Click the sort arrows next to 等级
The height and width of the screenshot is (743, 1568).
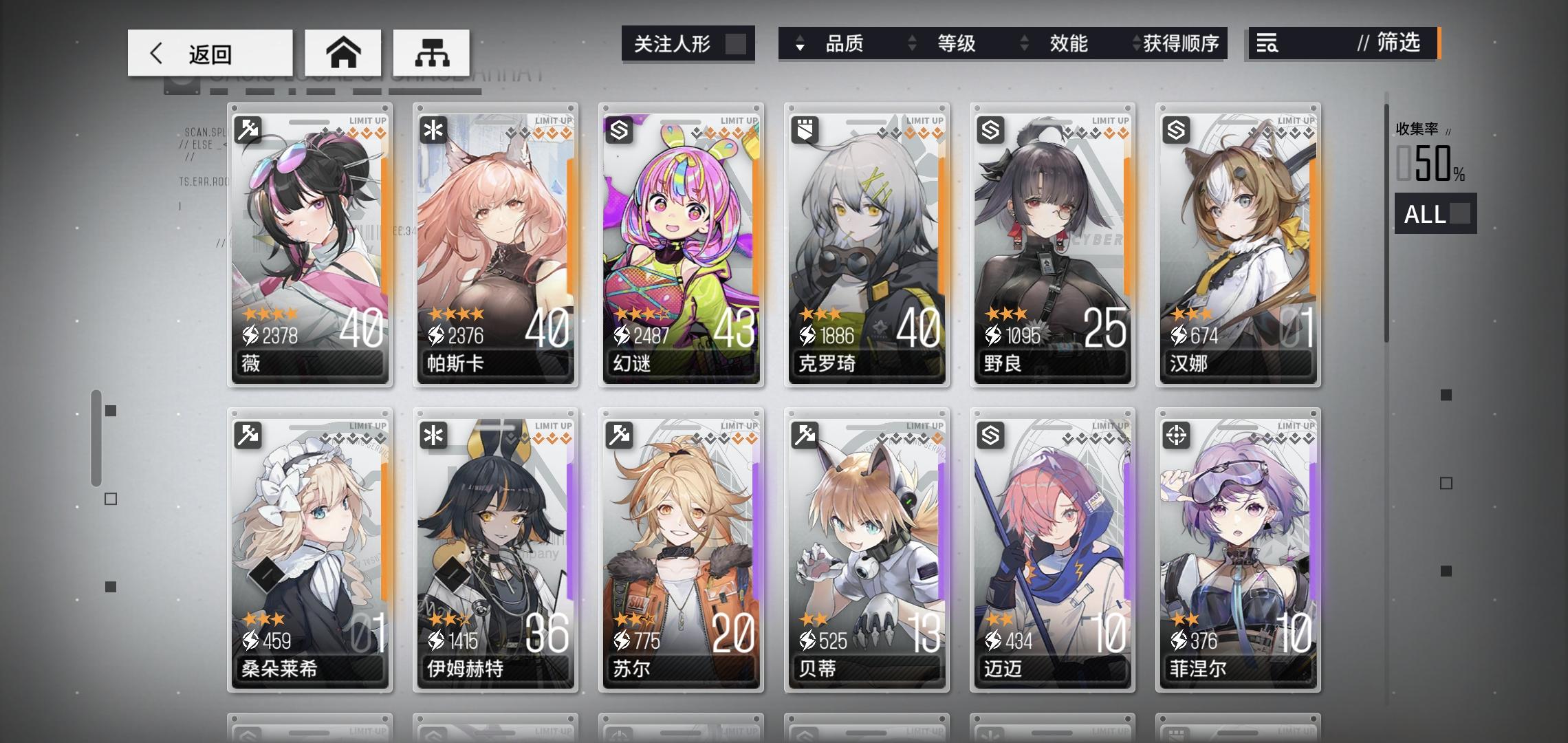pyautogui.click(x=913, y=44)
